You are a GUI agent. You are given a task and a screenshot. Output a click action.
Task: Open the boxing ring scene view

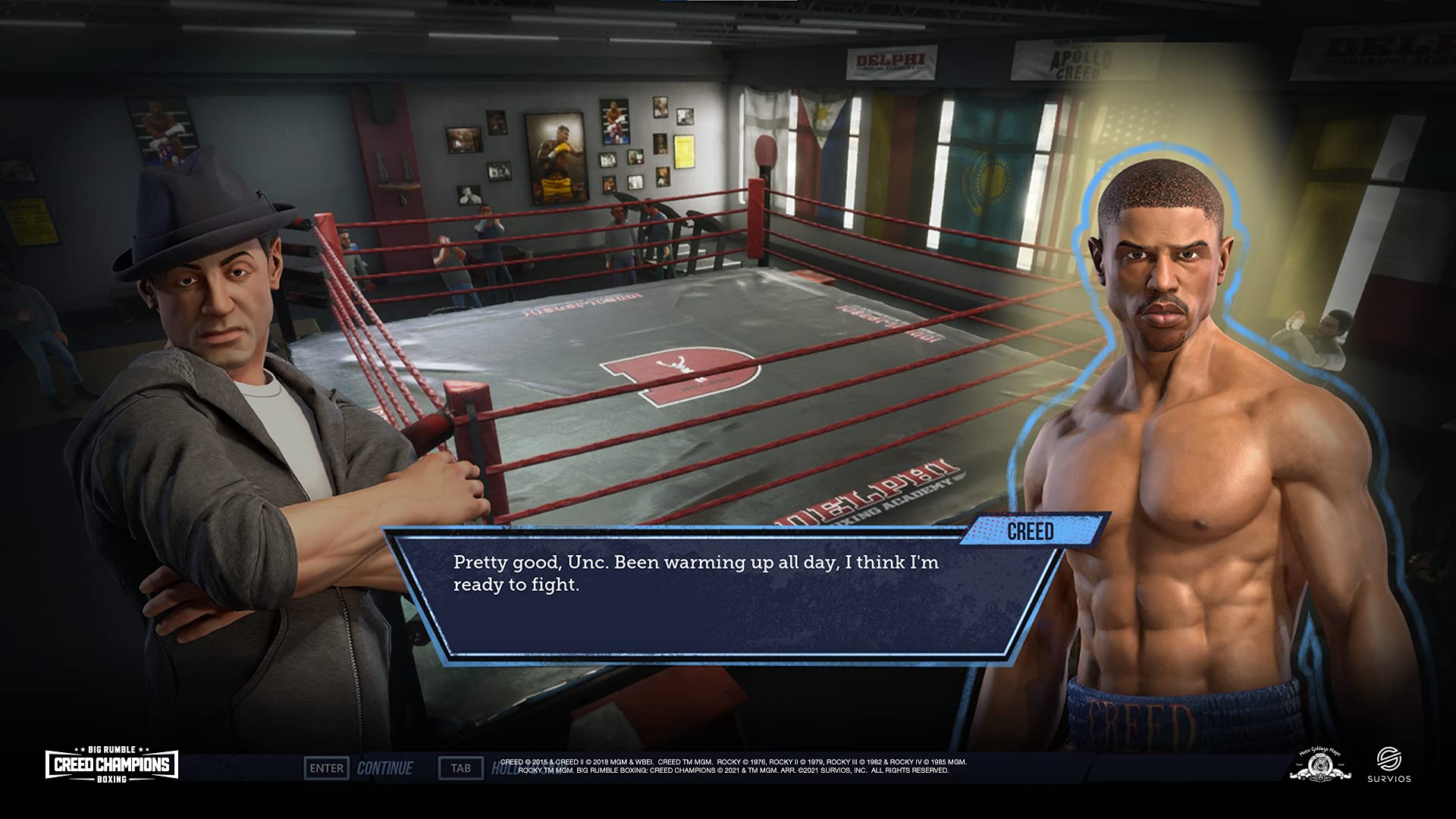tap(682, 341)
